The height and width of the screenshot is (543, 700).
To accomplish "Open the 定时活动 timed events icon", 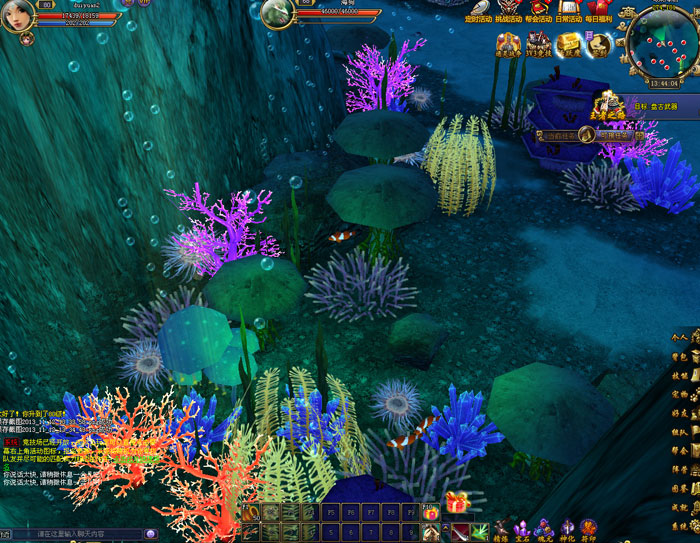I will pyautogui.click(x=480, y=9).
